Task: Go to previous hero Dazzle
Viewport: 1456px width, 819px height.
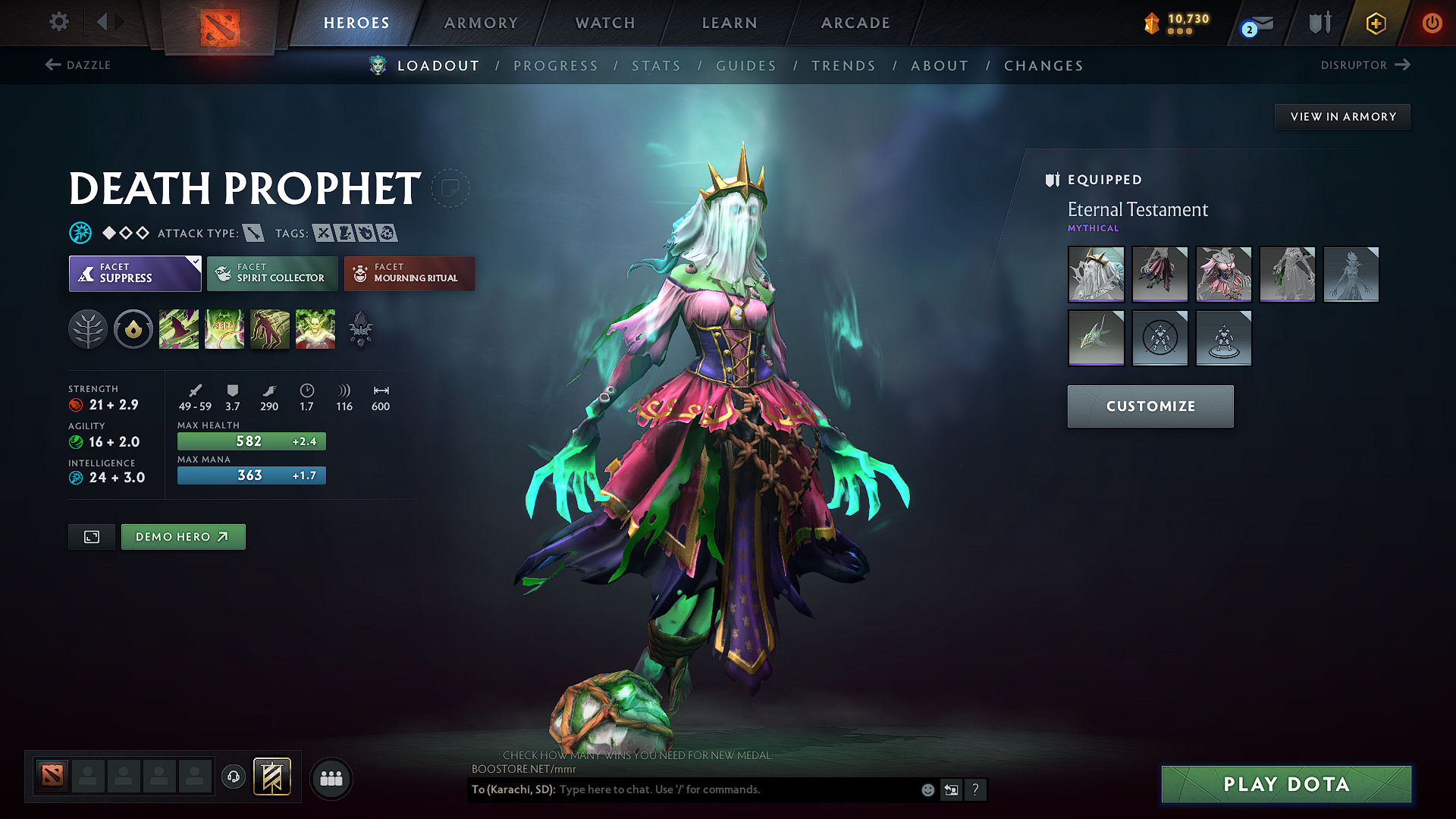Action: click(78, 65)
